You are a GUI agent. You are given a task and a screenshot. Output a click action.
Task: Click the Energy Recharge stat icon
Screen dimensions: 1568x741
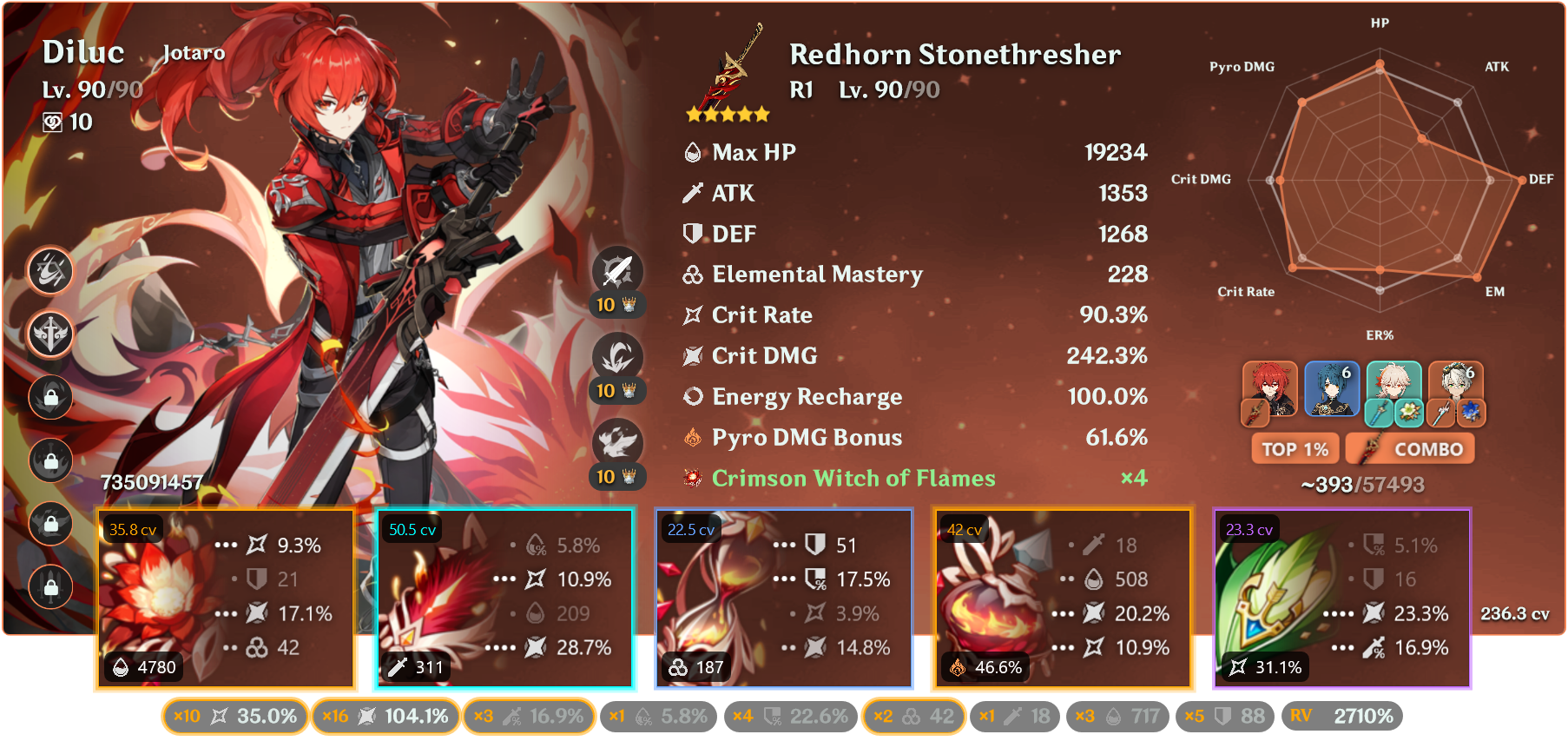coord(690,396)
